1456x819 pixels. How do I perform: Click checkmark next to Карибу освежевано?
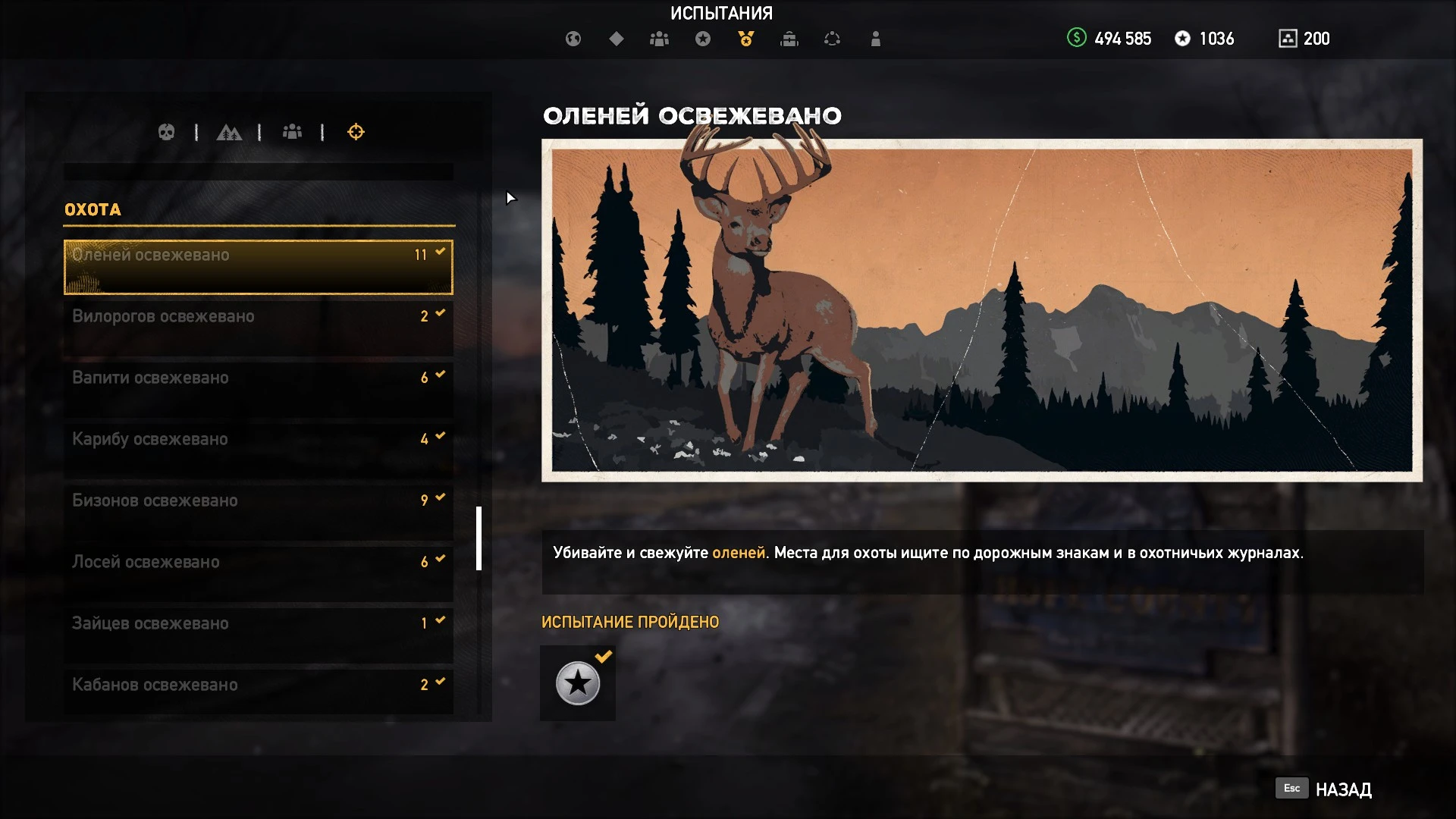coord(438,436)
